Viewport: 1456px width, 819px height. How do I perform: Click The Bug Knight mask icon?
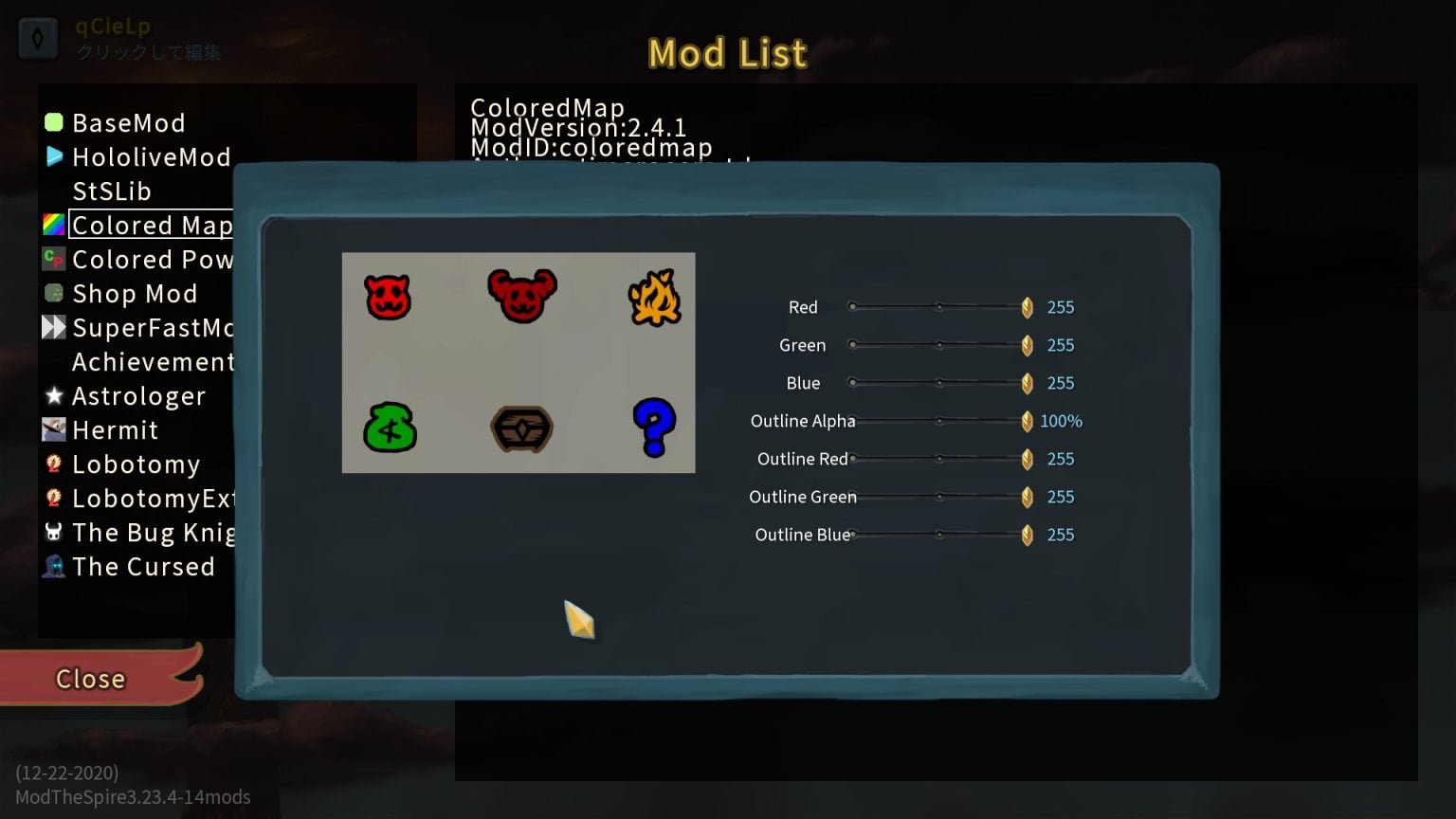point(54,533)
